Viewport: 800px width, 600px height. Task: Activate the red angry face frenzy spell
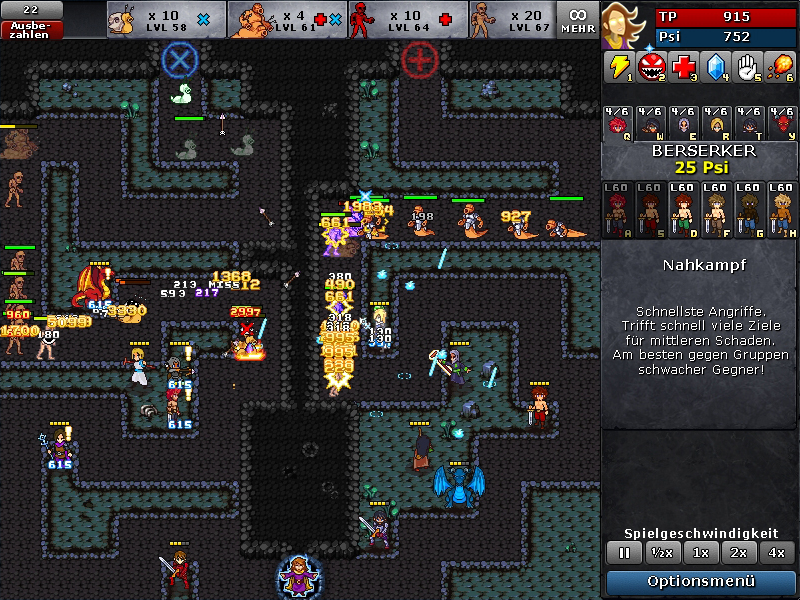(652, 67)
